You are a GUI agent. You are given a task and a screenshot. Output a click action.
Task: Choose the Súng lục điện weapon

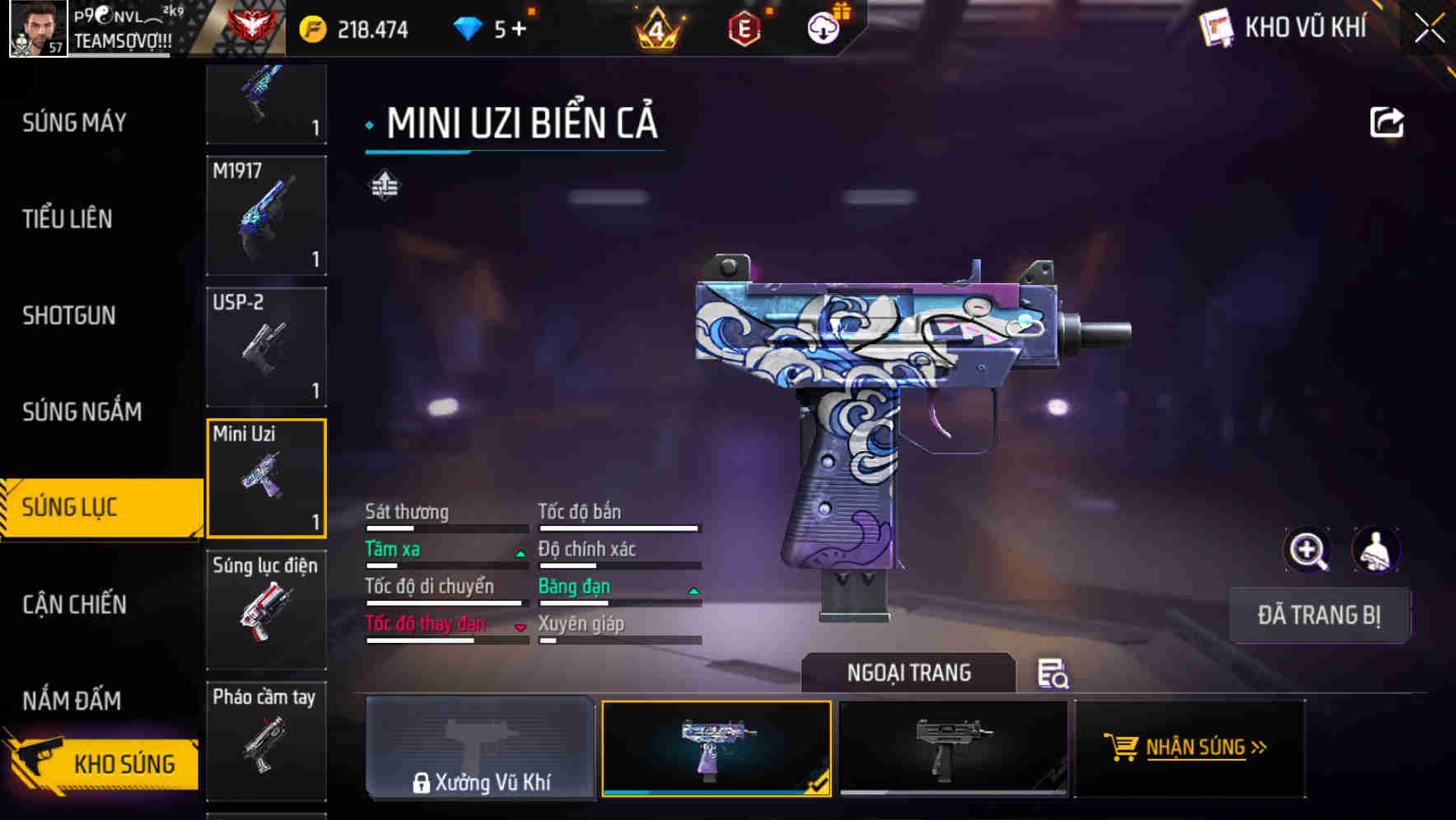(x=266, y=609)
